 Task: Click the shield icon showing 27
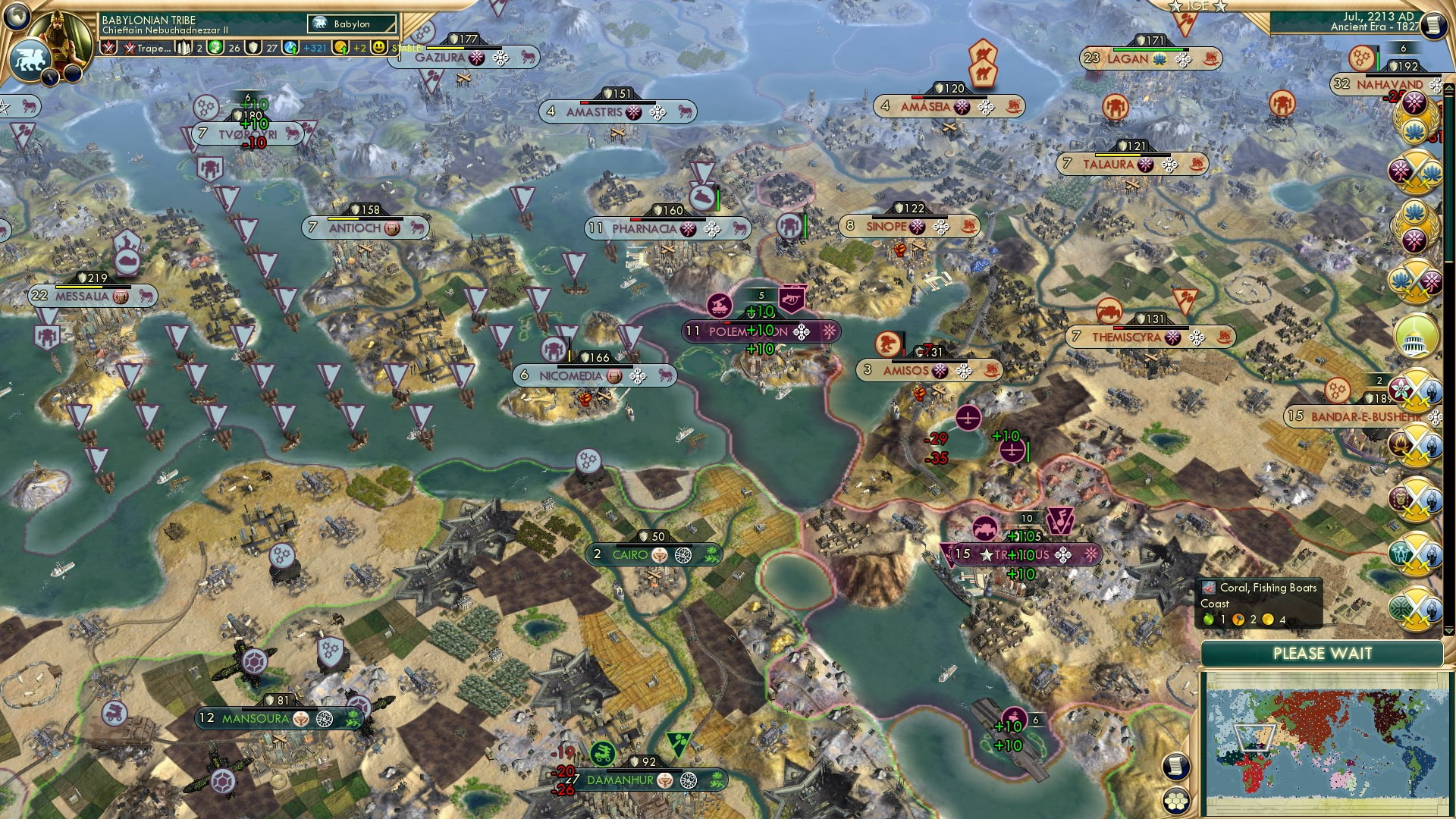pos(253,47)
